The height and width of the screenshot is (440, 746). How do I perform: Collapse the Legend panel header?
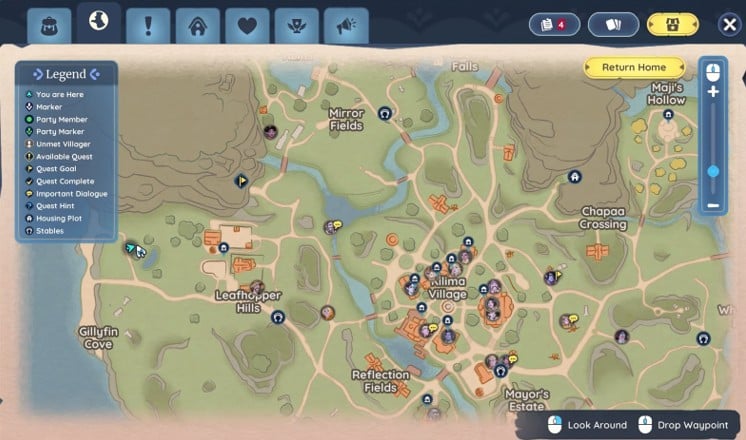(x=66, y=74)
